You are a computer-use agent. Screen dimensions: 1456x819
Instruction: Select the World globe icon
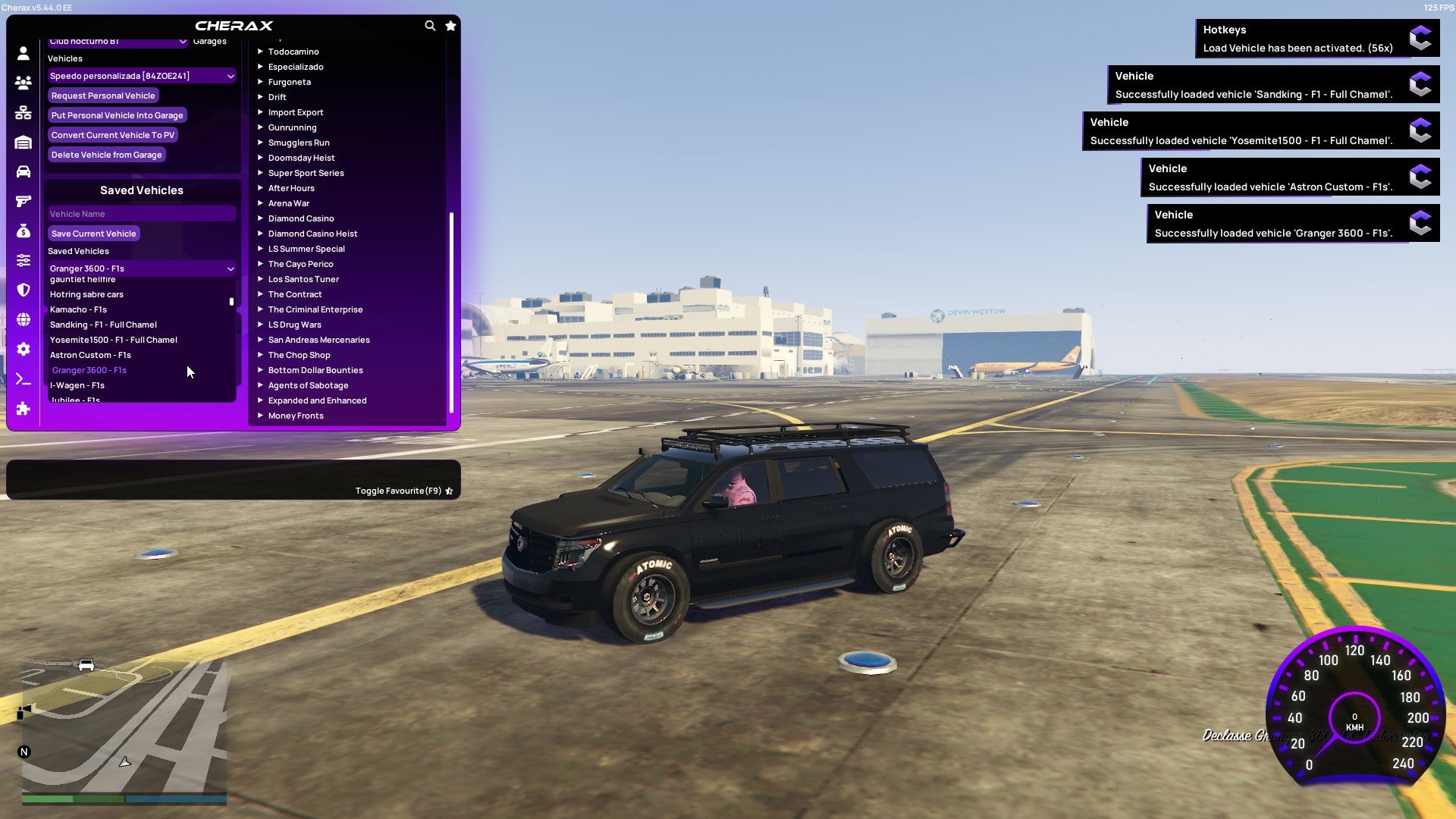pos(23,320)
